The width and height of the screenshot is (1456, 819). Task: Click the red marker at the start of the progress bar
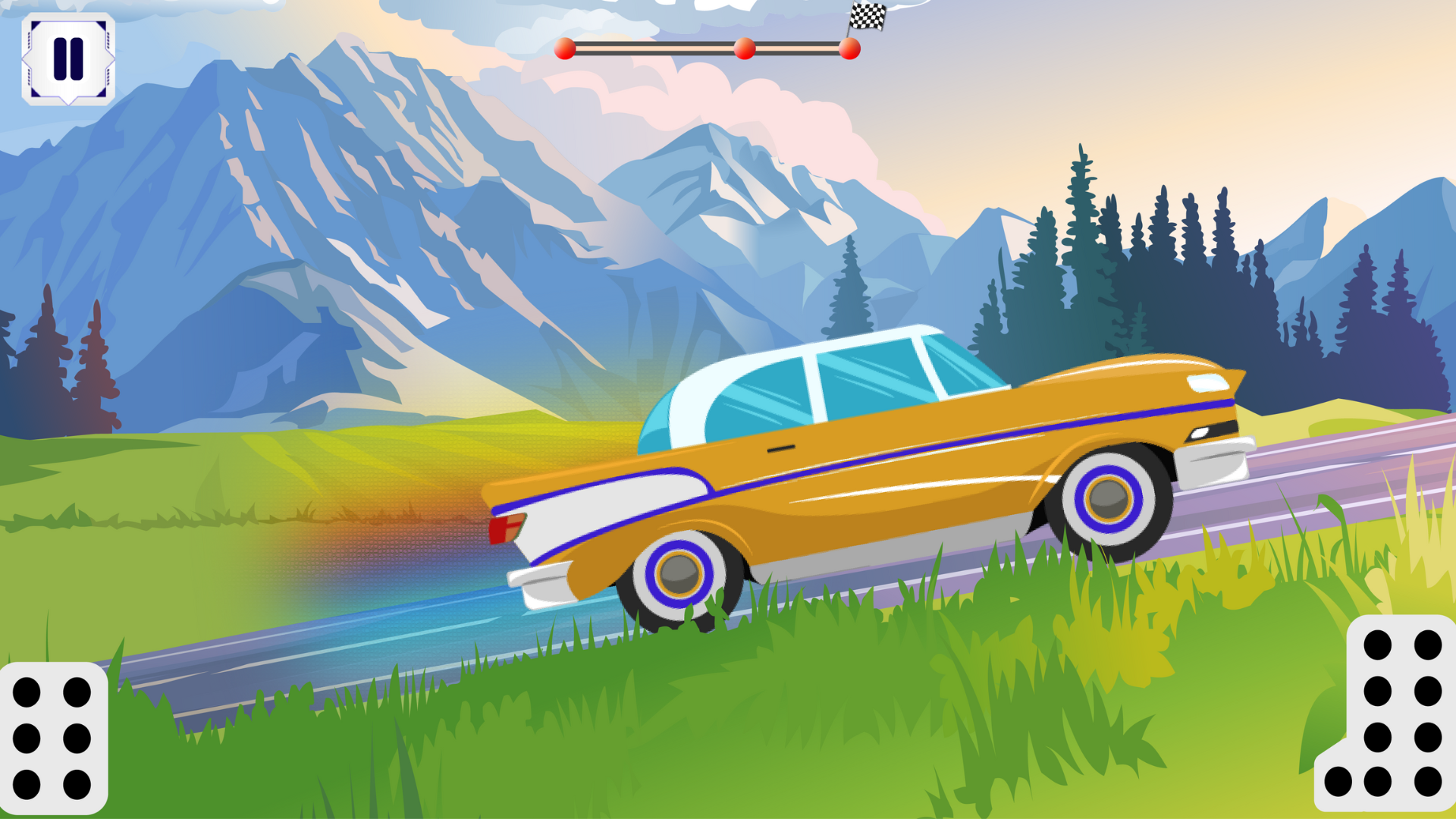click(x=567, y=48)
